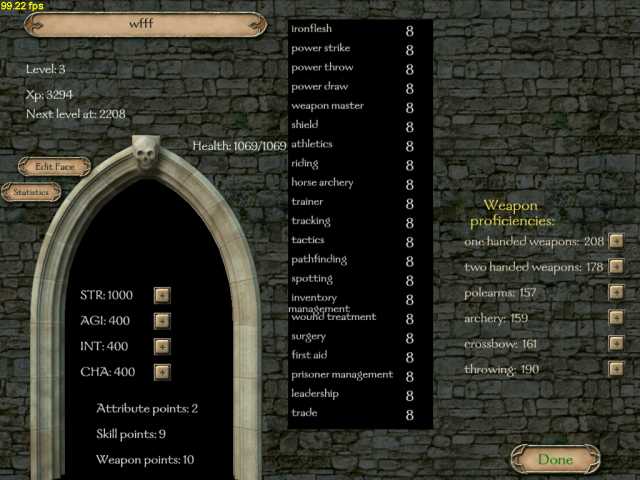This screenshot has height=480, width=640.
Task: Increase STR with the plus button
Action: pos(162,295)
